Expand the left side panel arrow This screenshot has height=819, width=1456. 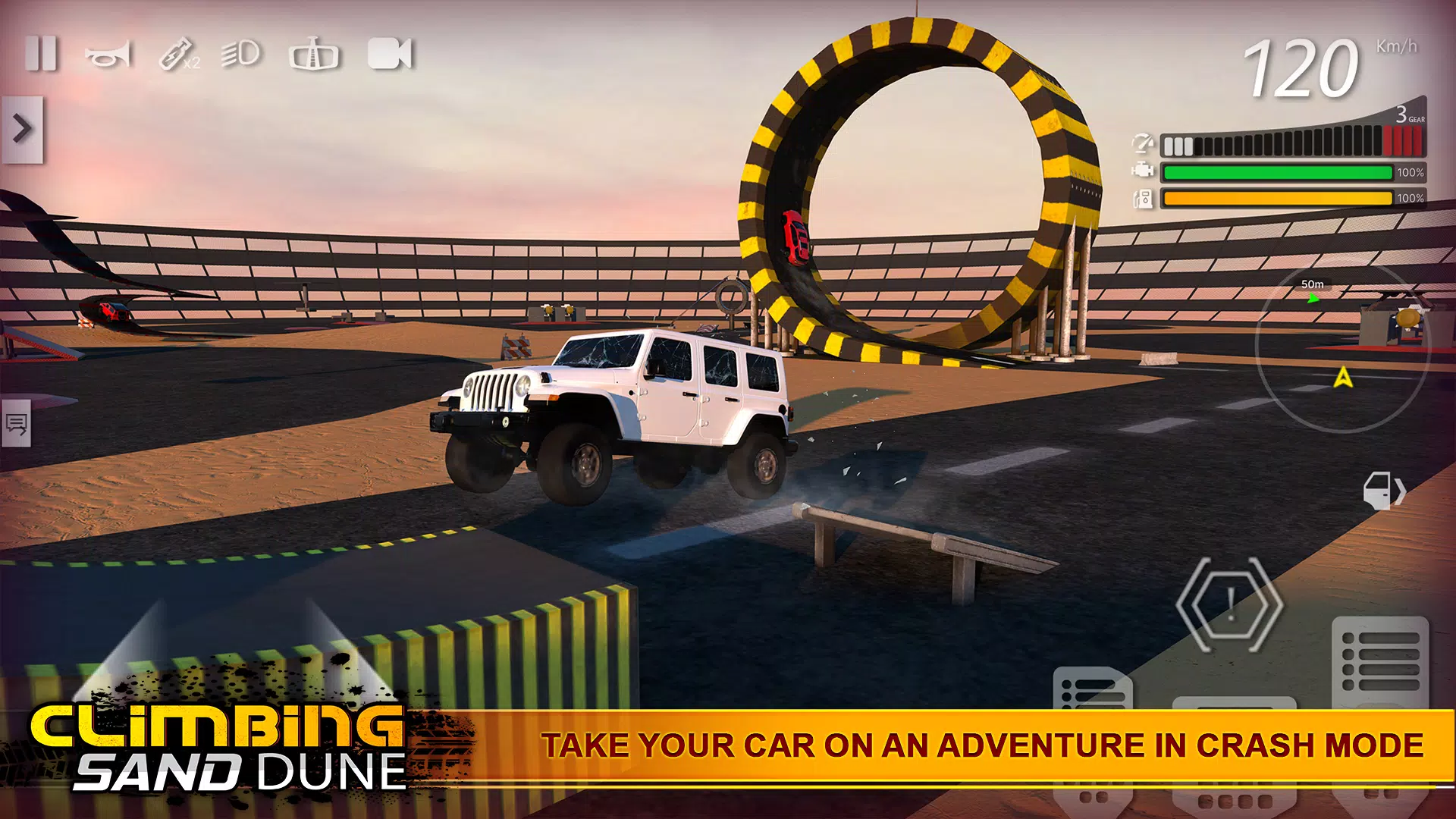click(23, 129)
